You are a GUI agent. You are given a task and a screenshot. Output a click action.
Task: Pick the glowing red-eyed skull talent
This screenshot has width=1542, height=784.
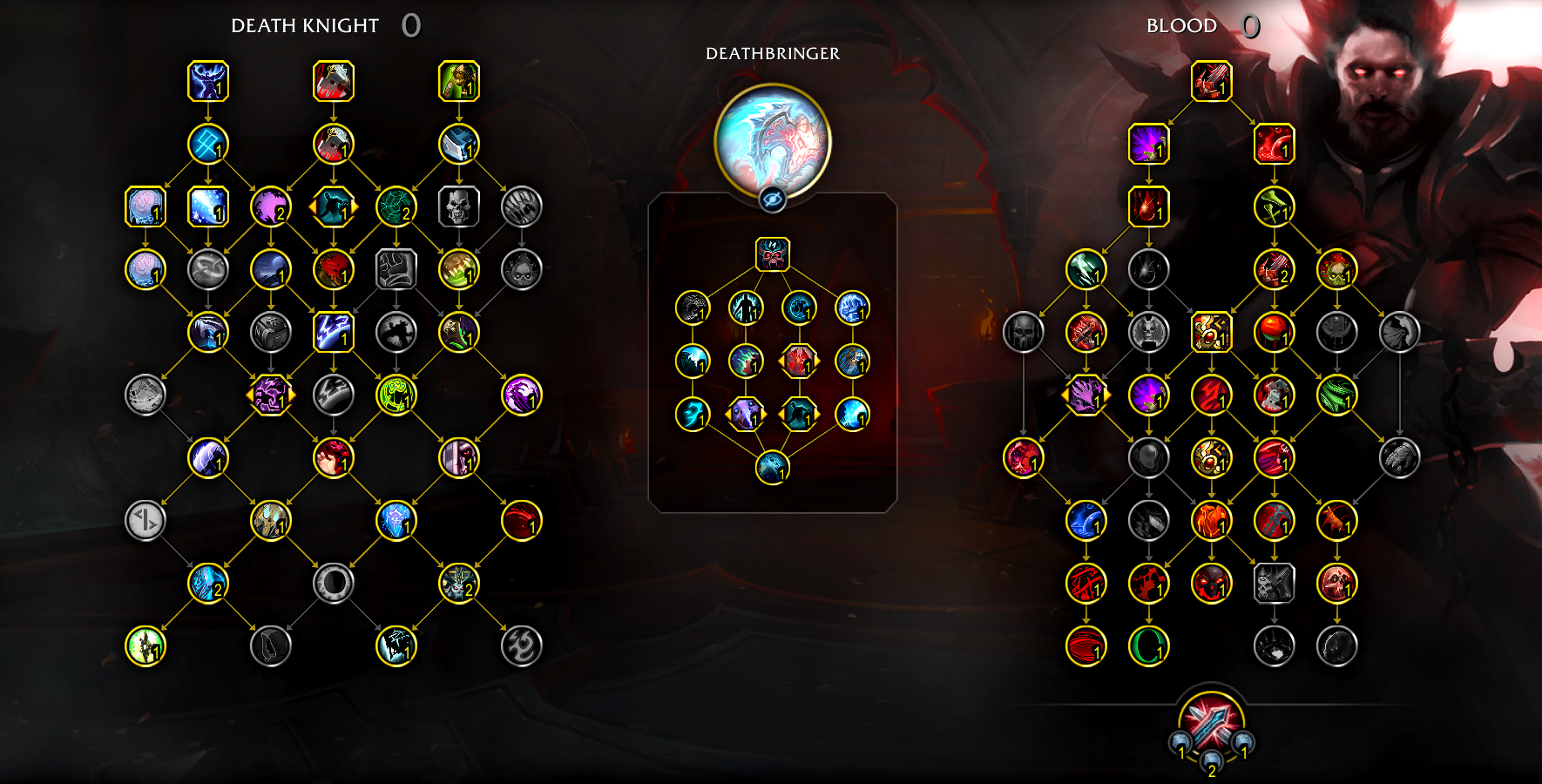1211,584
